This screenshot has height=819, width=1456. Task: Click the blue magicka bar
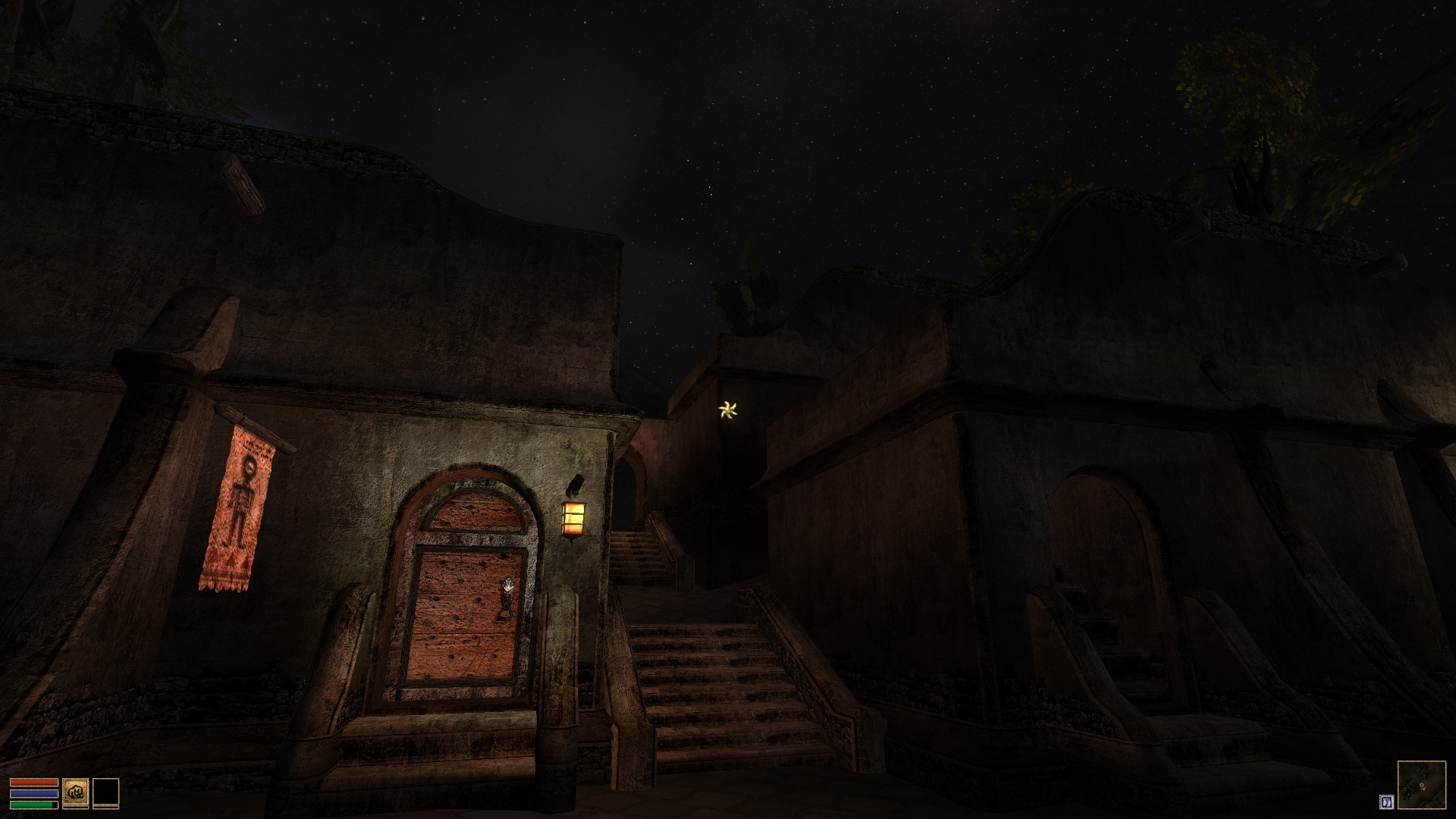pyautogui.click(x=34, y=793)
